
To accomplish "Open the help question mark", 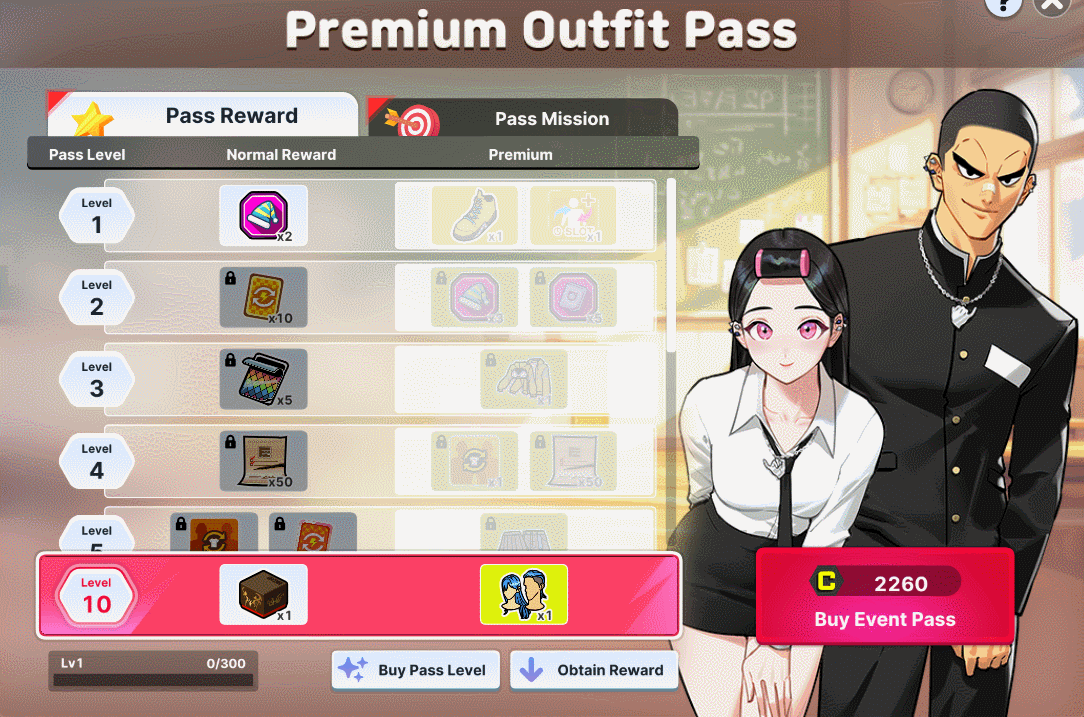I will [1002, 5].
